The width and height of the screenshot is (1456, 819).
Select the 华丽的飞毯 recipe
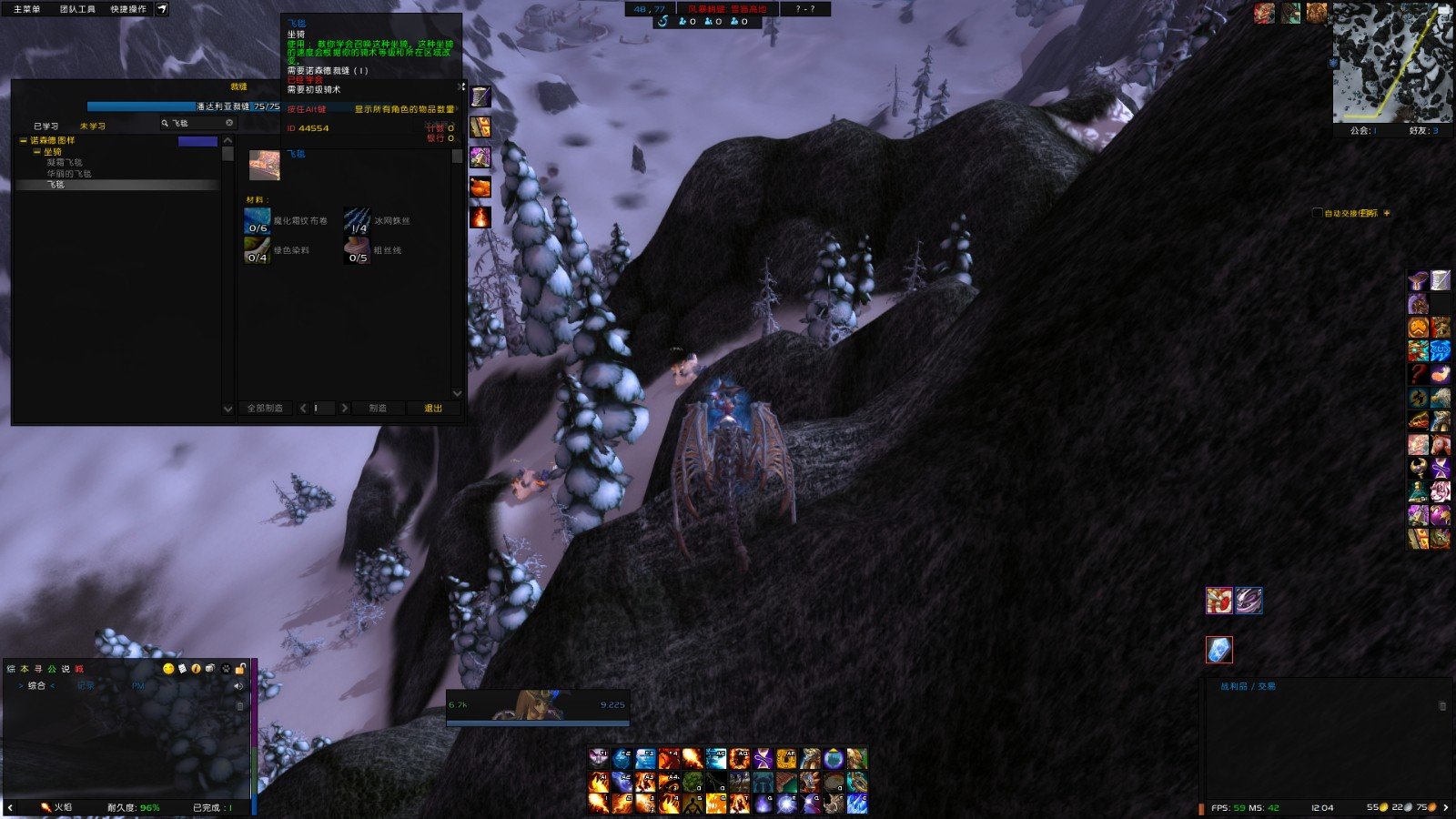[x=69, y=174]
